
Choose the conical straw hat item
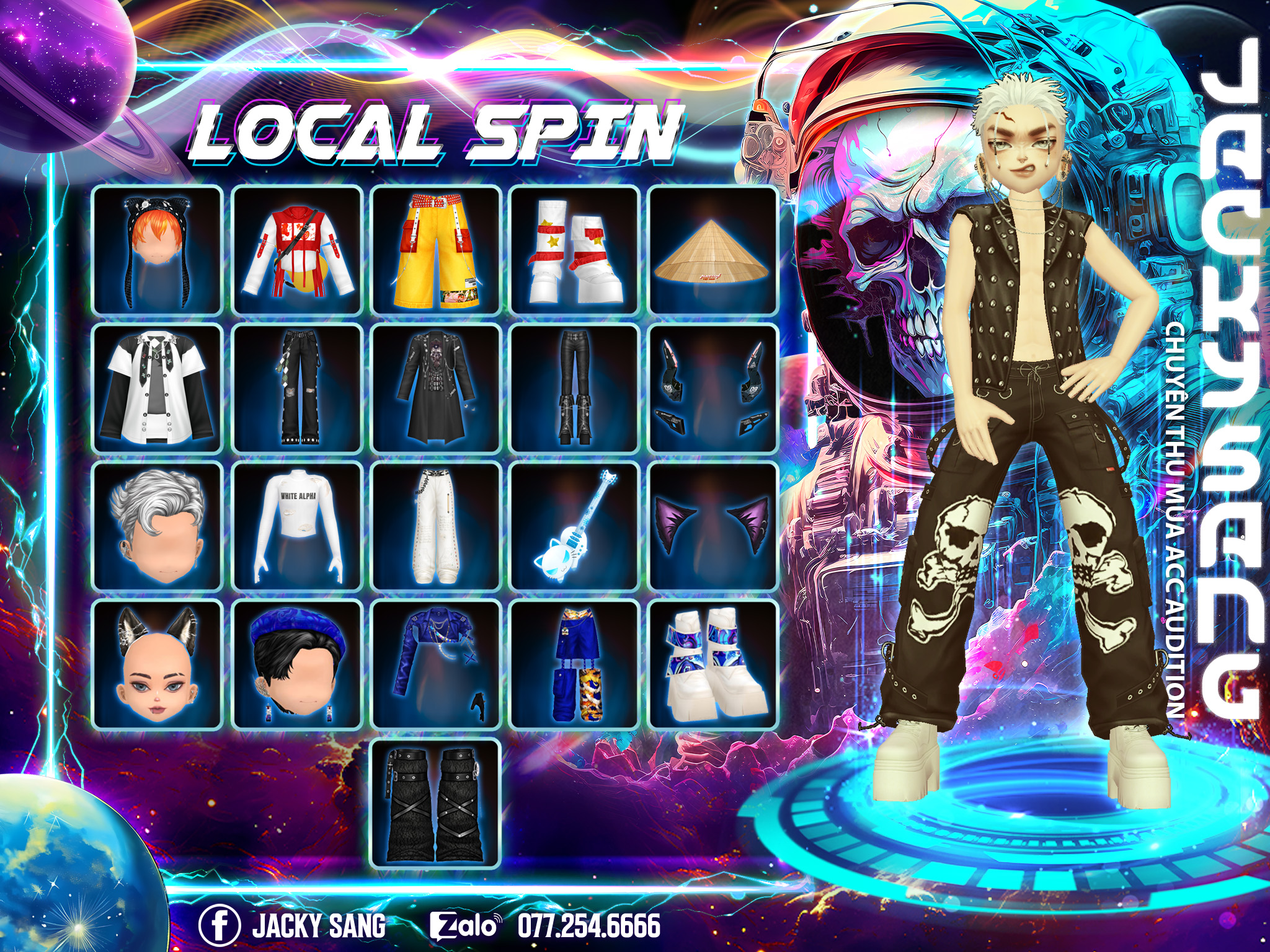[x=713, y=250]
